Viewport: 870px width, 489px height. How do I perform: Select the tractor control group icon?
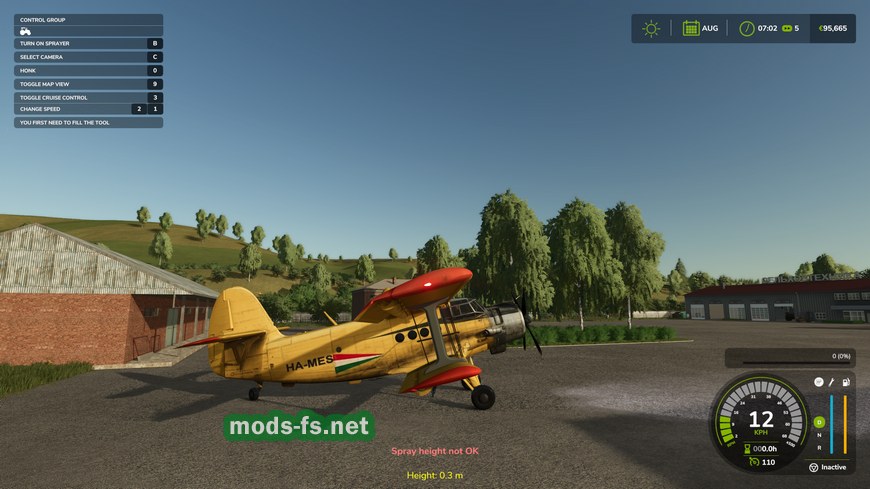coord(25,31)
